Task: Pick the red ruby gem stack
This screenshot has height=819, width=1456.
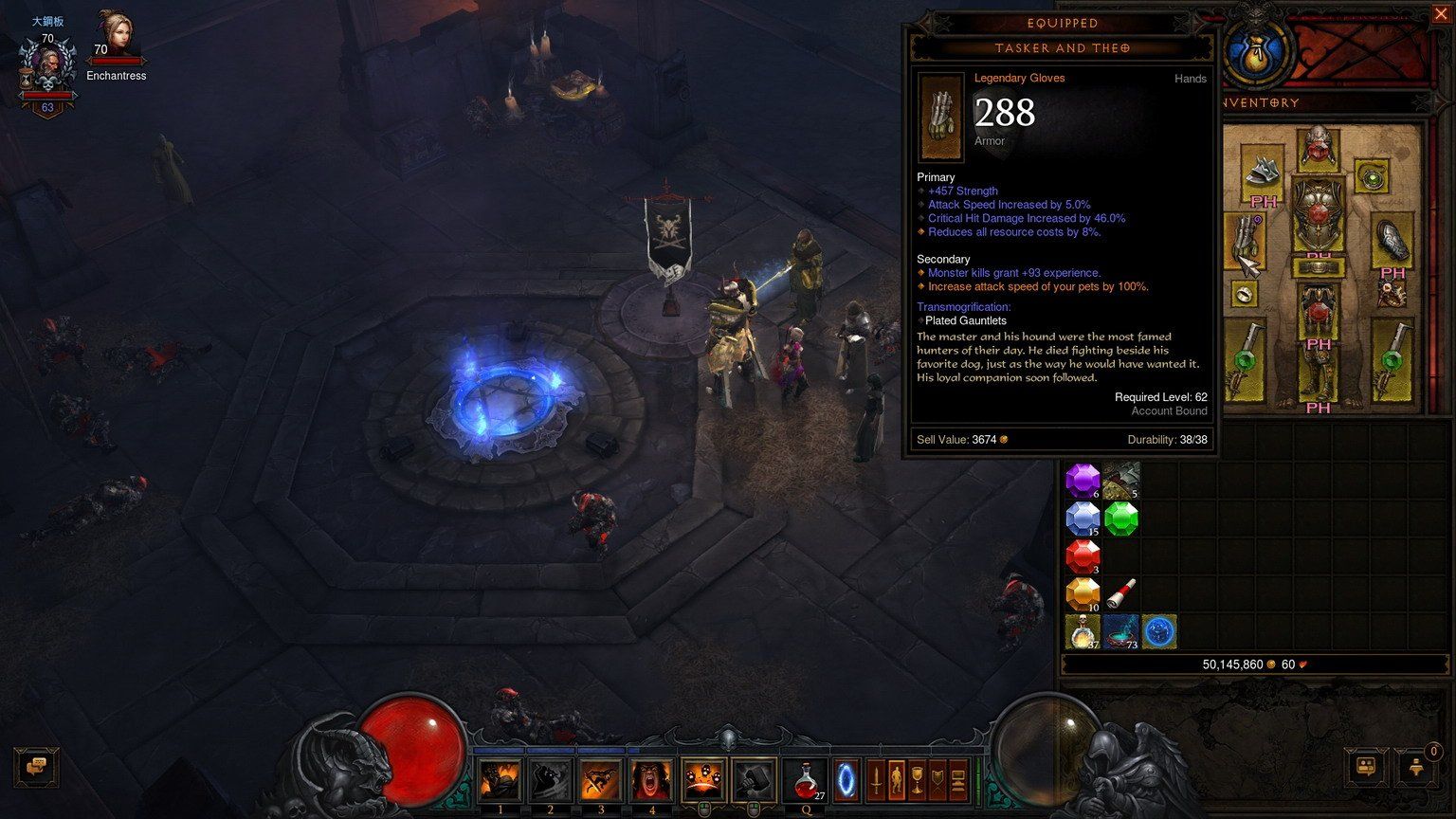Action: pos(1082,556)
